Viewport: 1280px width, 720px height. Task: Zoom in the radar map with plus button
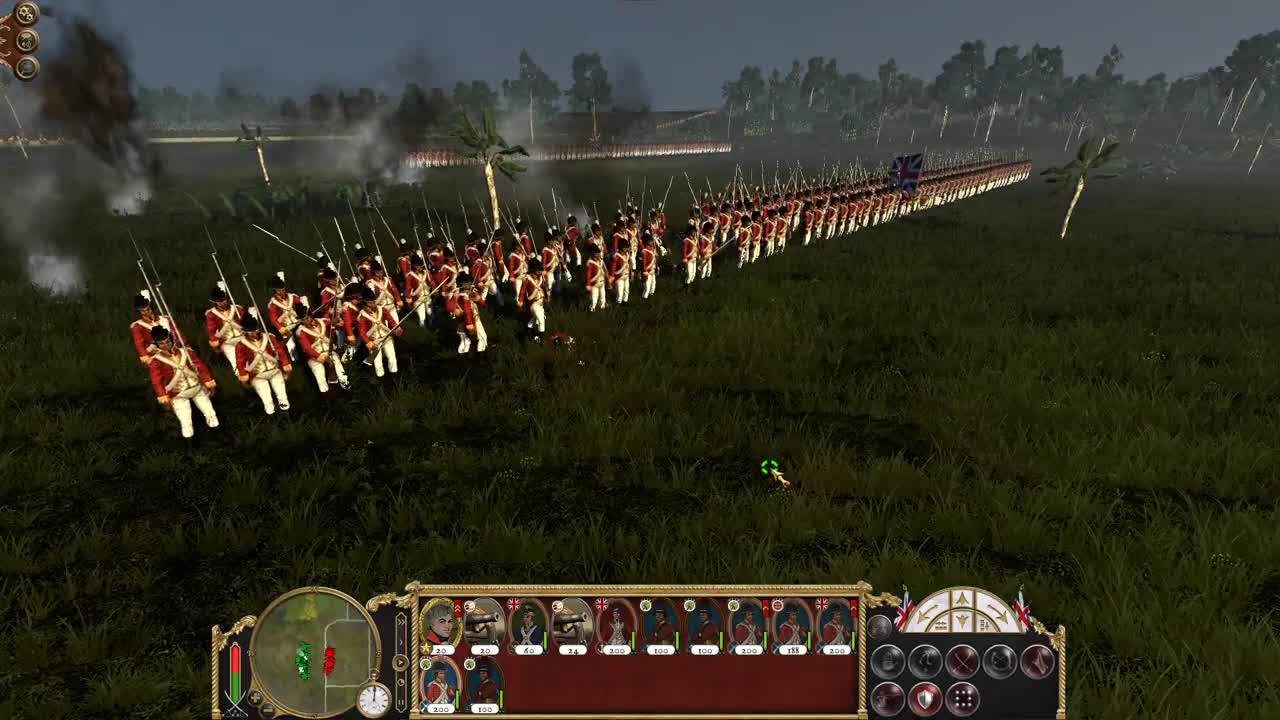[x=255, y=699]
